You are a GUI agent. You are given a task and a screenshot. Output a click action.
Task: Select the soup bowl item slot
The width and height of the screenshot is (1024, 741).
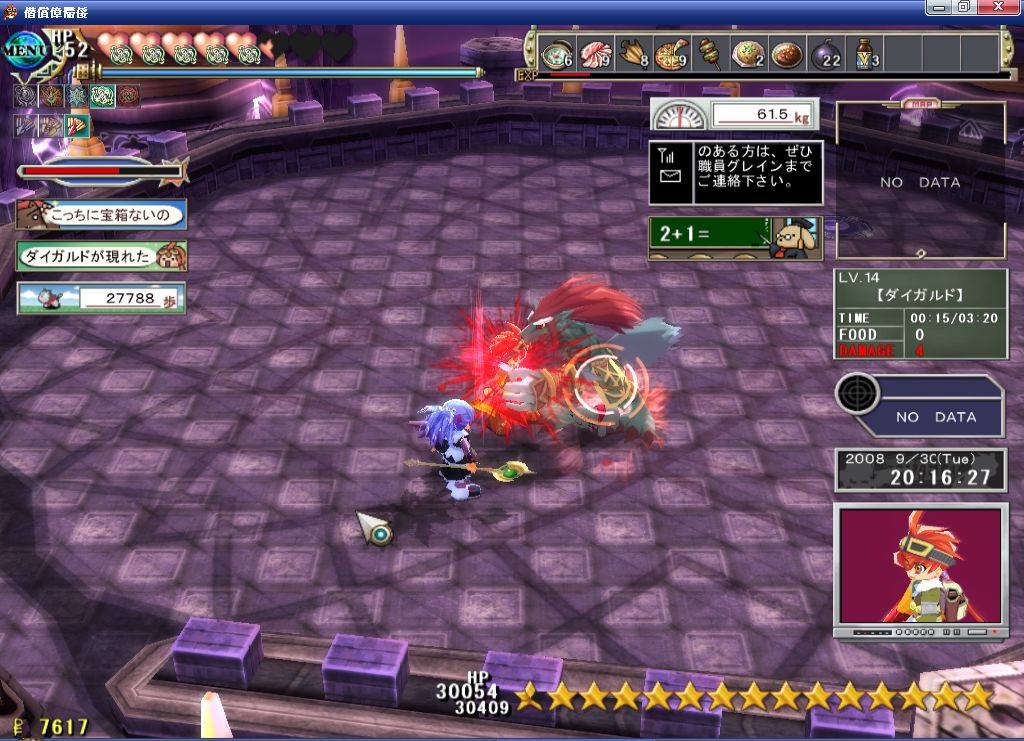557,53
